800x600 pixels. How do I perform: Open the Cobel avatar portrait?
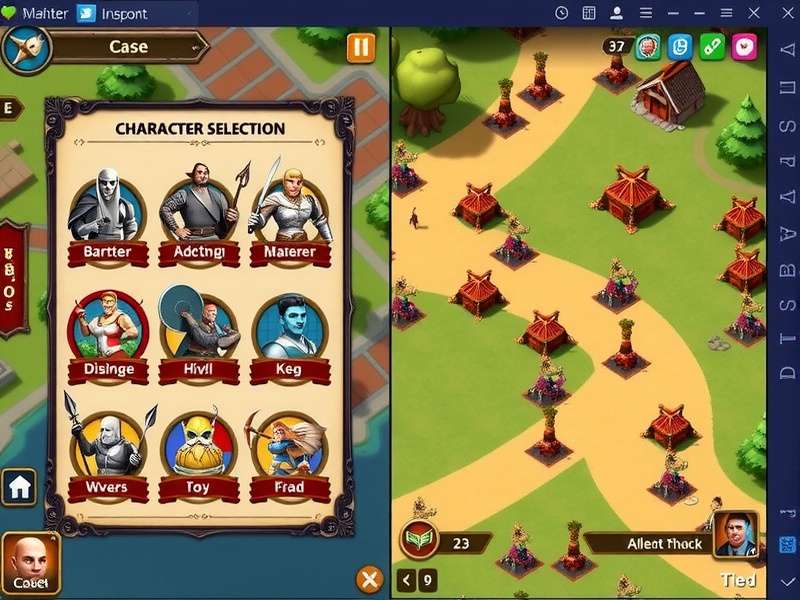tap(30, 562)
